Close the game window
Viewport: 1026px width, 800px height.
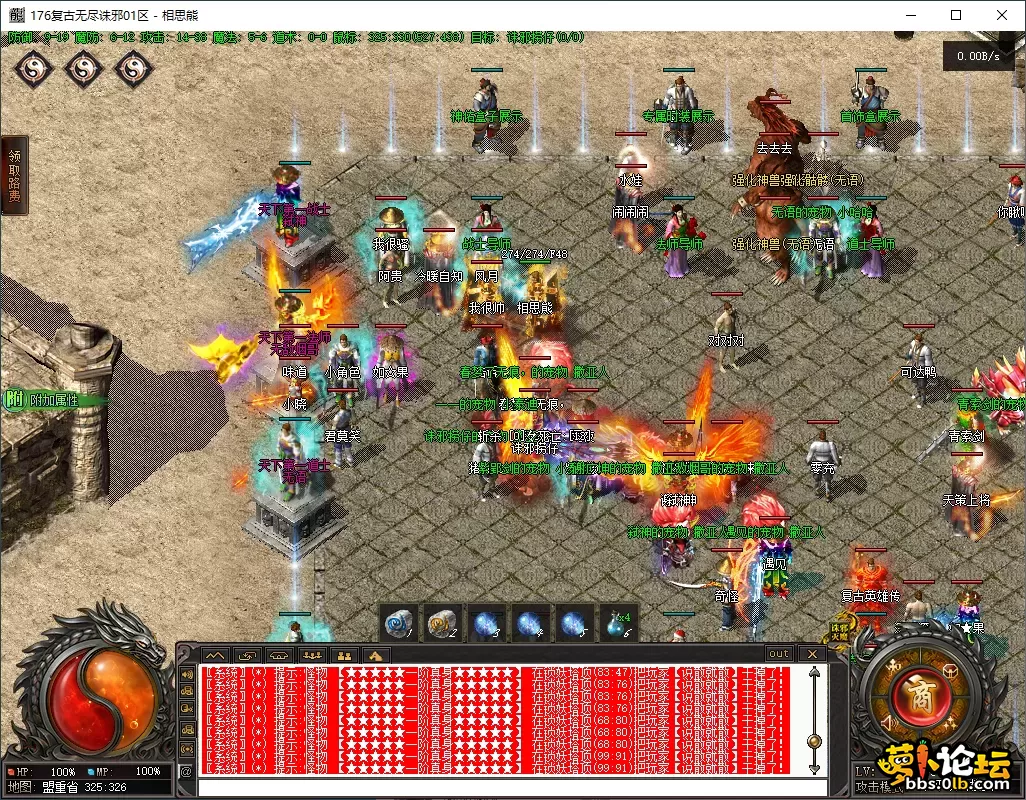pyautogui.click(x=1002, y=15)
